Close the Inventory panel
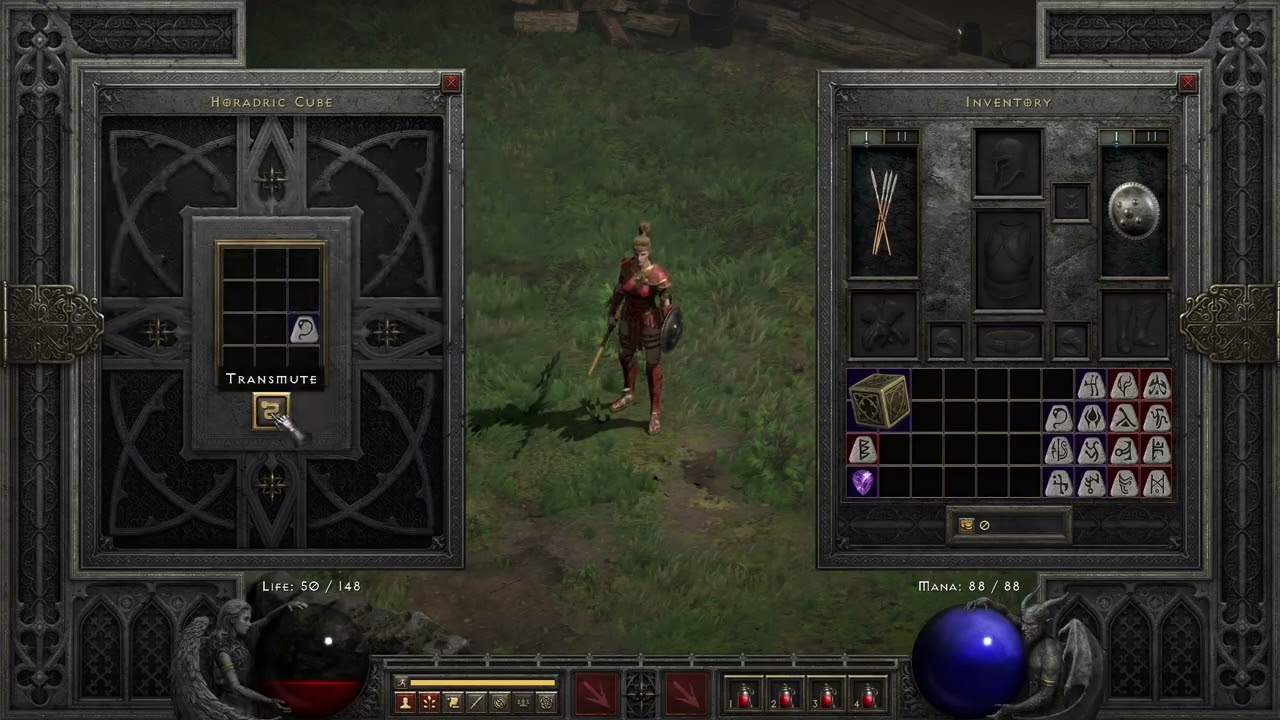Viewport: 1280px width, 720px height. coord(1188,83)
